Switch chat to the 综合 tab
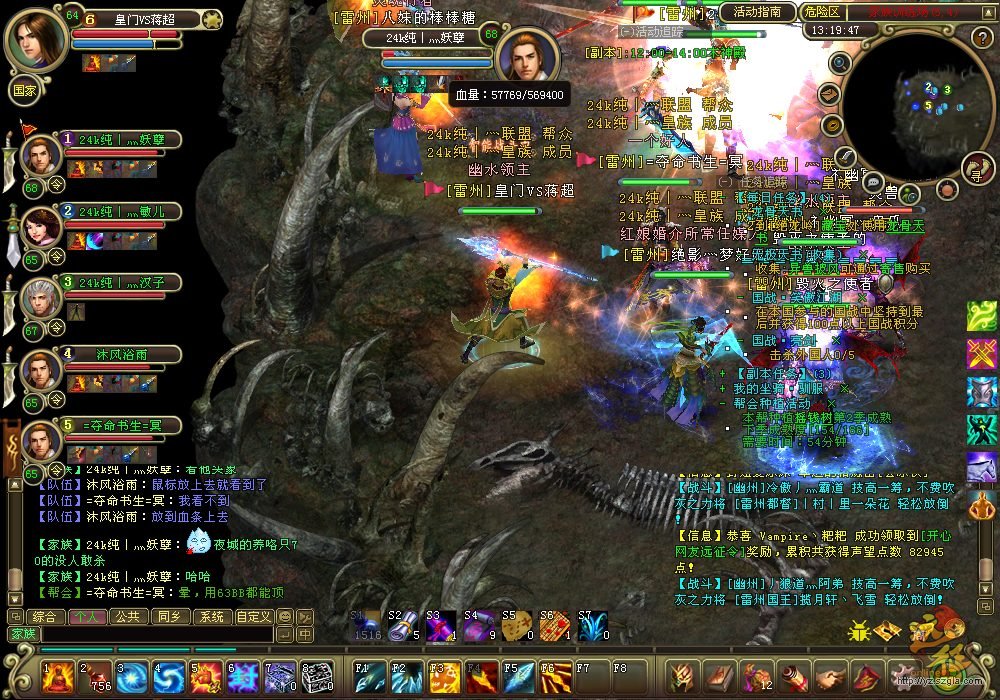 43,617
